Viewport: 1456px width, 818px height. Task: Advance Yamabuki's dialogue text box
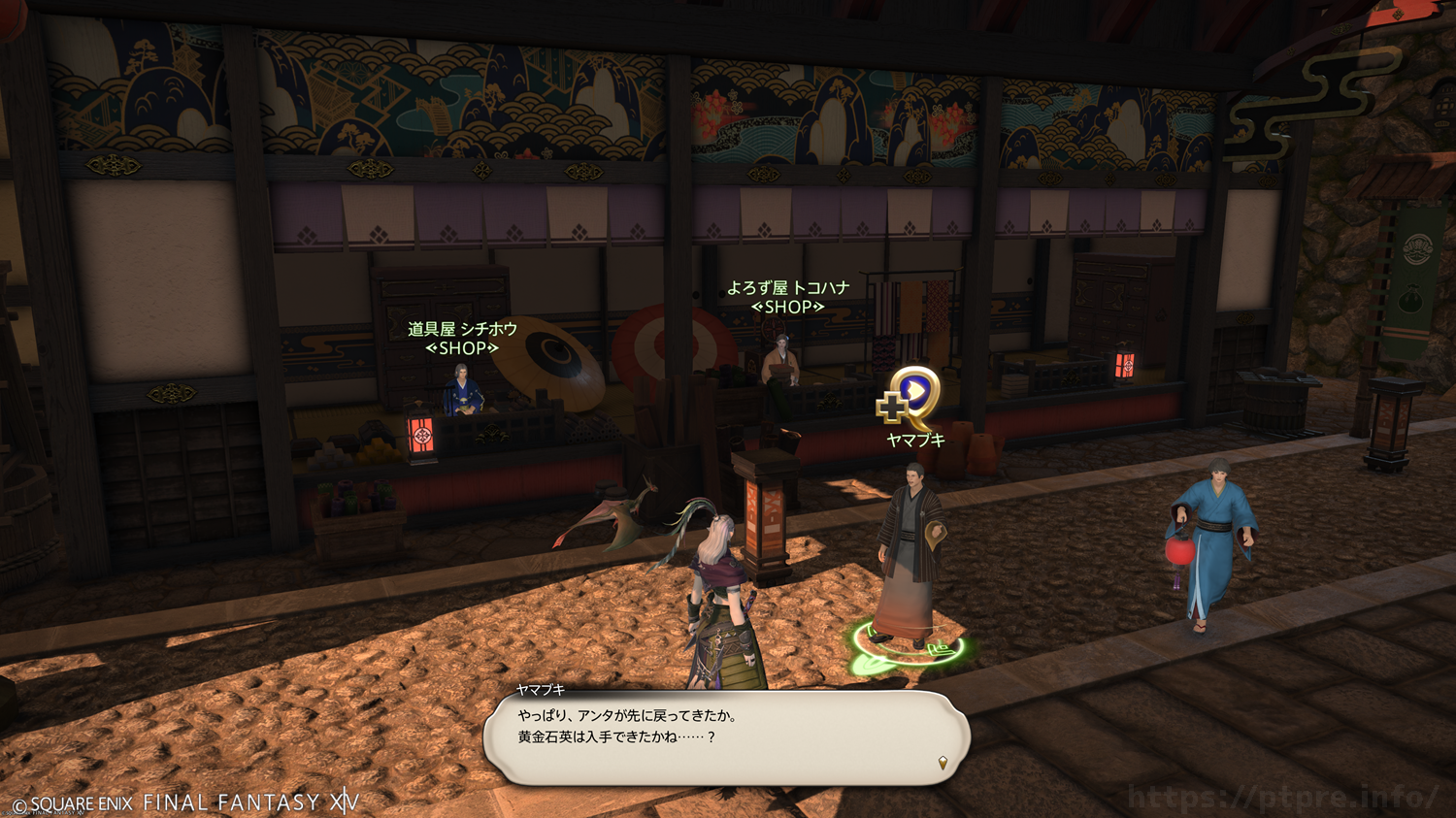pyautogui.click(x=726, y=737)
